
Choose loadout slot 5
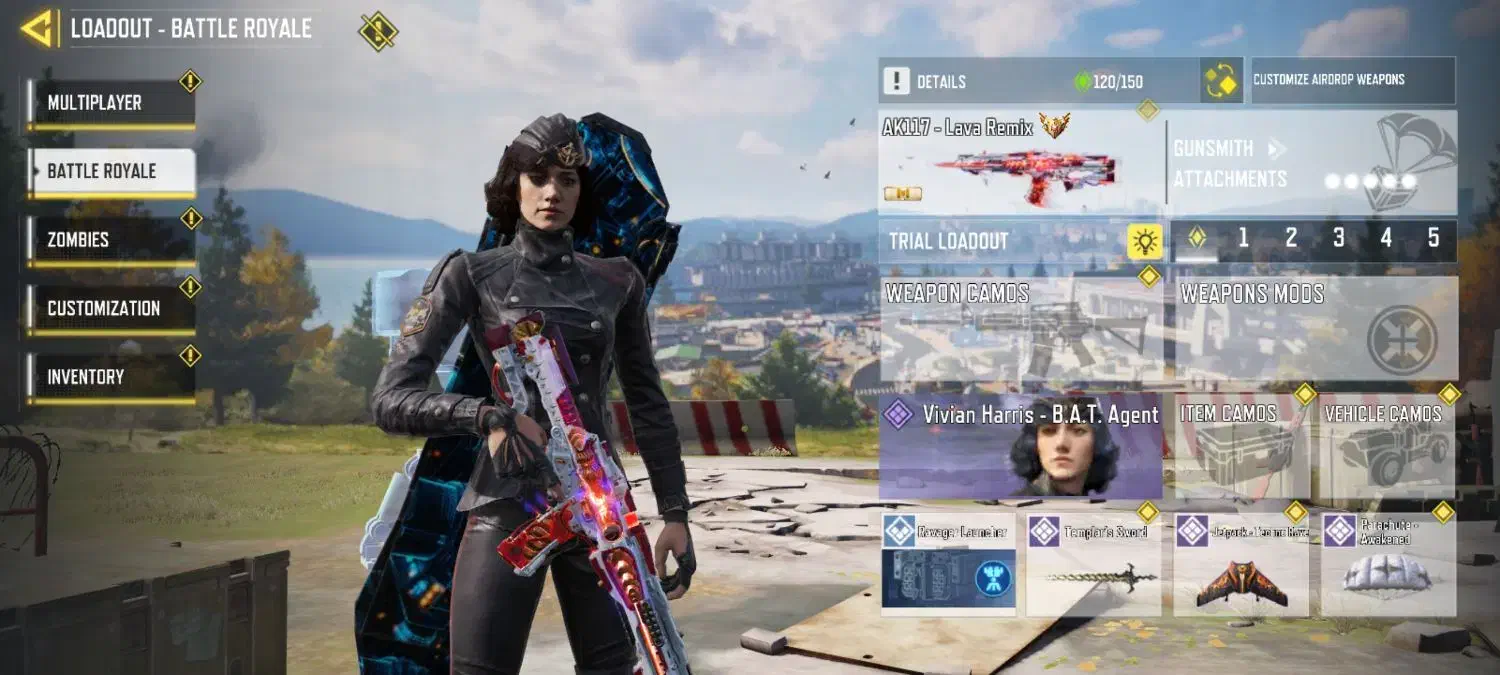pyautogui.click(x=1433, y=239)
